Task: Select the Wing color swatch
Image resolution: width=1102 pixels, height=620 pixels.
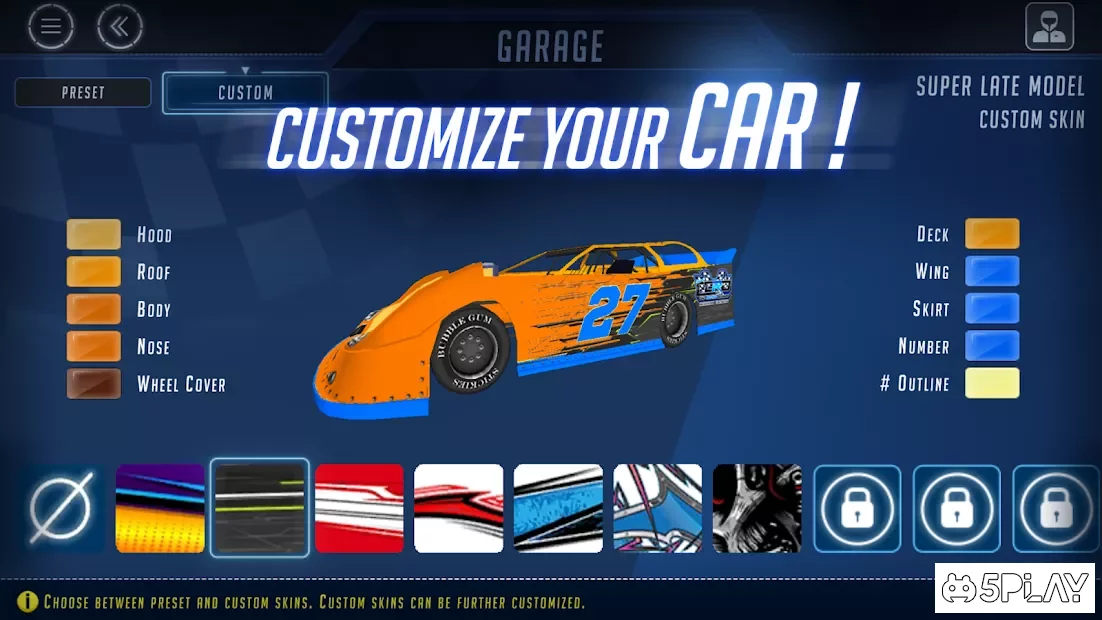Action: [x=992, y=271]
